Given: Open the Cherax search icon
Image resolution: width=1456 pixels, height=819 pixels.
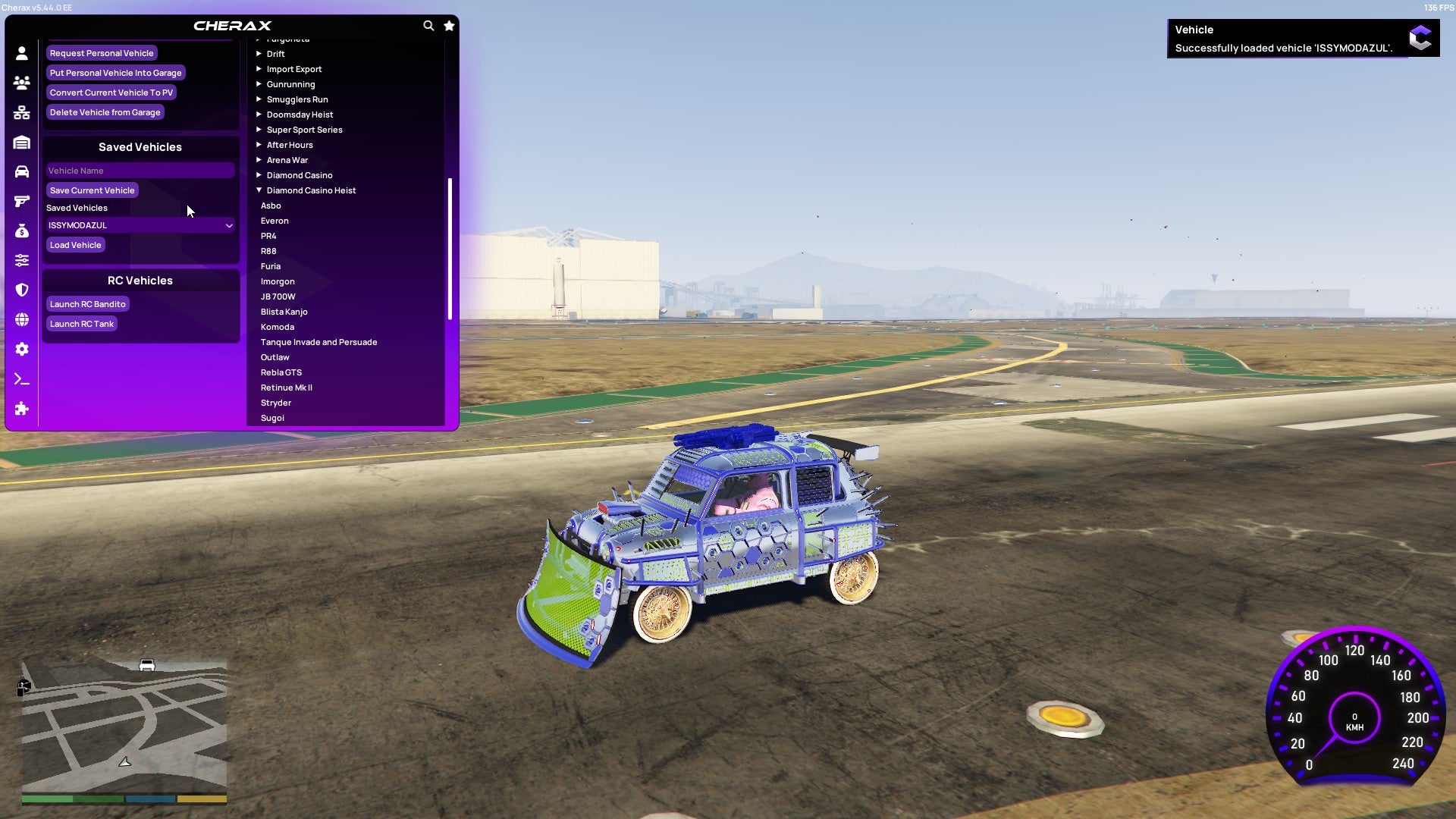Looking at the screenshot, I should (428, 26).
